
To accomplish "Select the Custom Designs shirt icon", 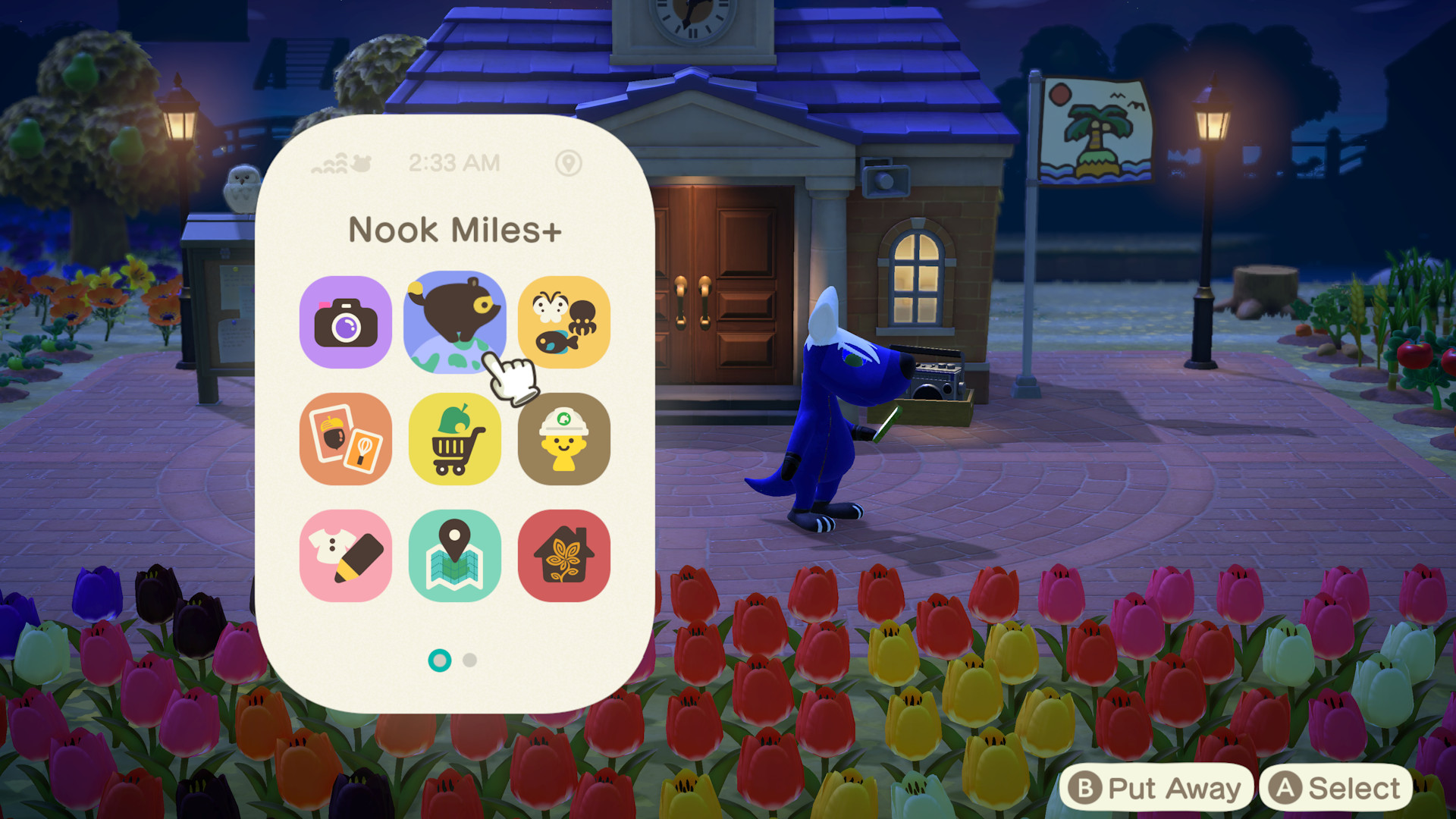I will coord(346,554).
